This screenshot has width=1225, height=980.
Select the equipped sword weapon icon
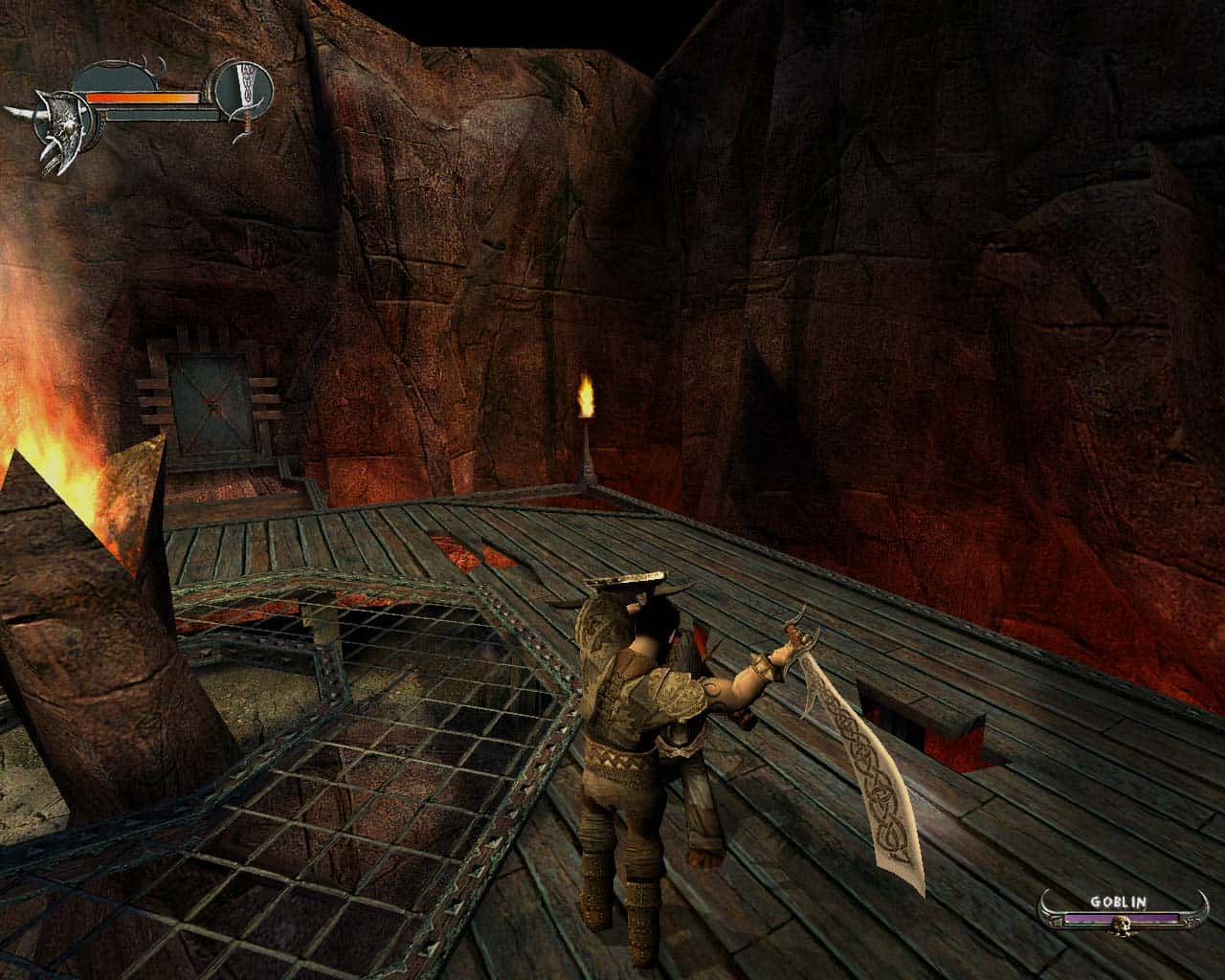(x=243, y=91)
